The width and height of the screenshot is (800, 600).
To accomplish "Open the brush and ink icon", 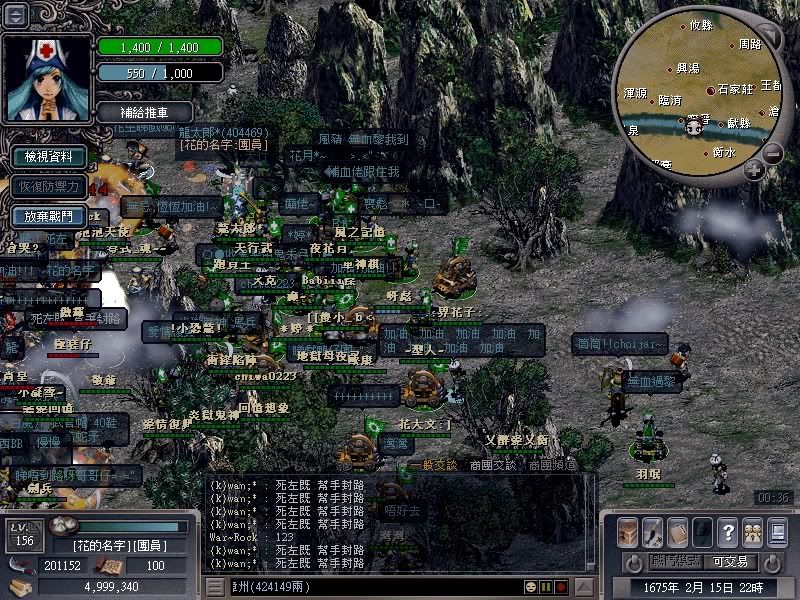I will (652, 531).
